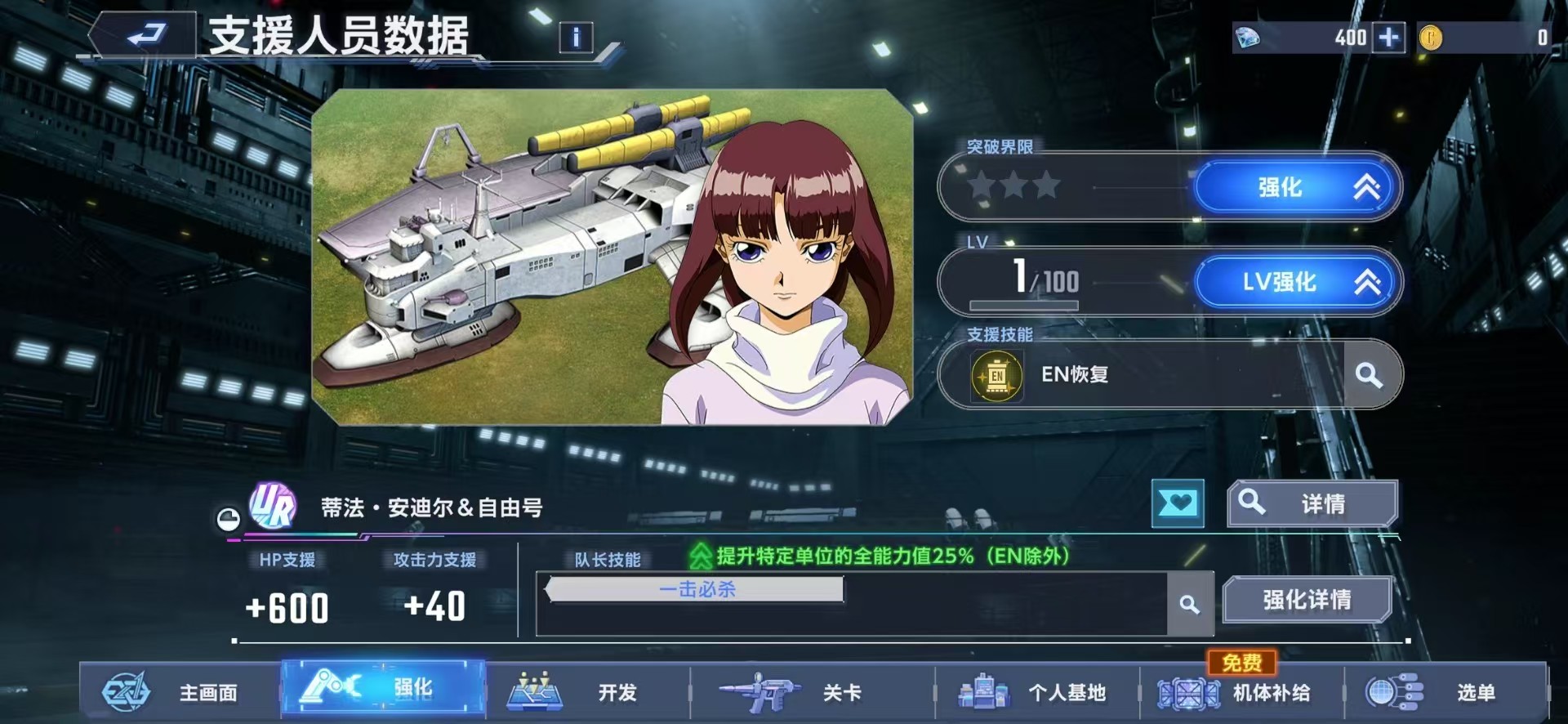Toggle the heart favorite icon

coord(1177,503)
